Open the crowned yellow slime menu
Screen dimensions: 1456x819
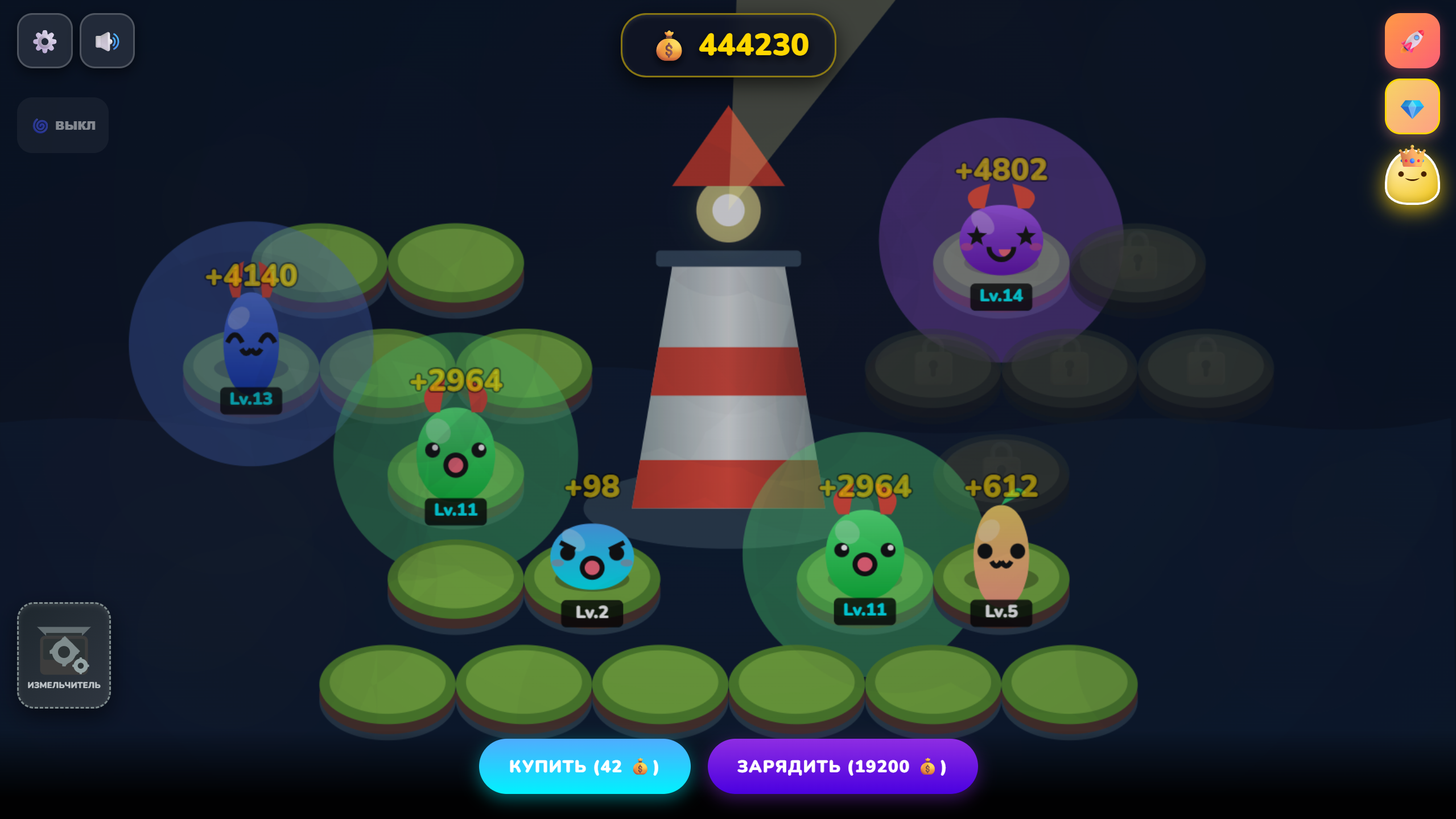pyautogui.click(x=1412, y=176)
